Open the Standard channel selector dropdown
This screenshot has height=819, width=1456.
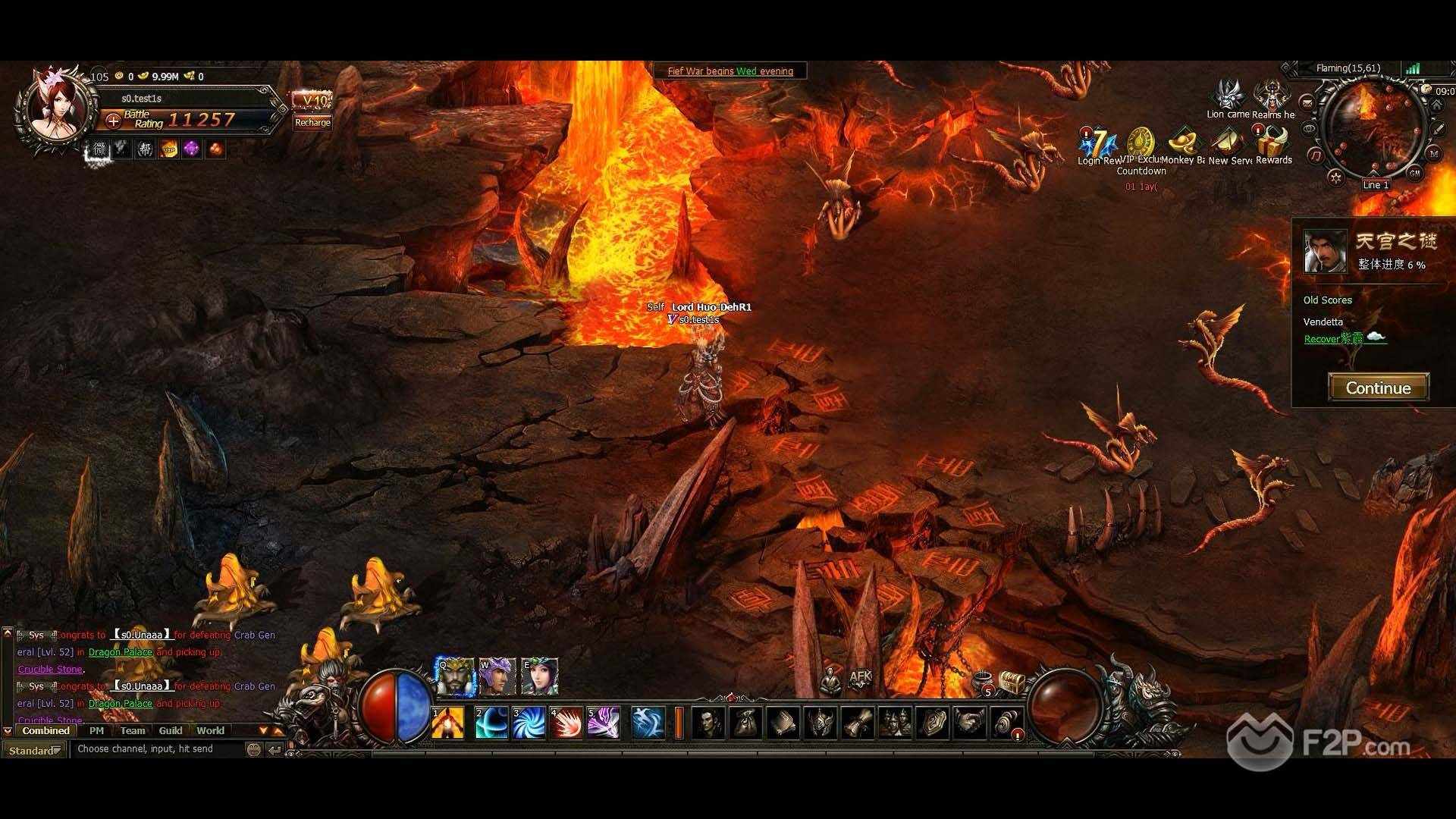click(33, 749)
